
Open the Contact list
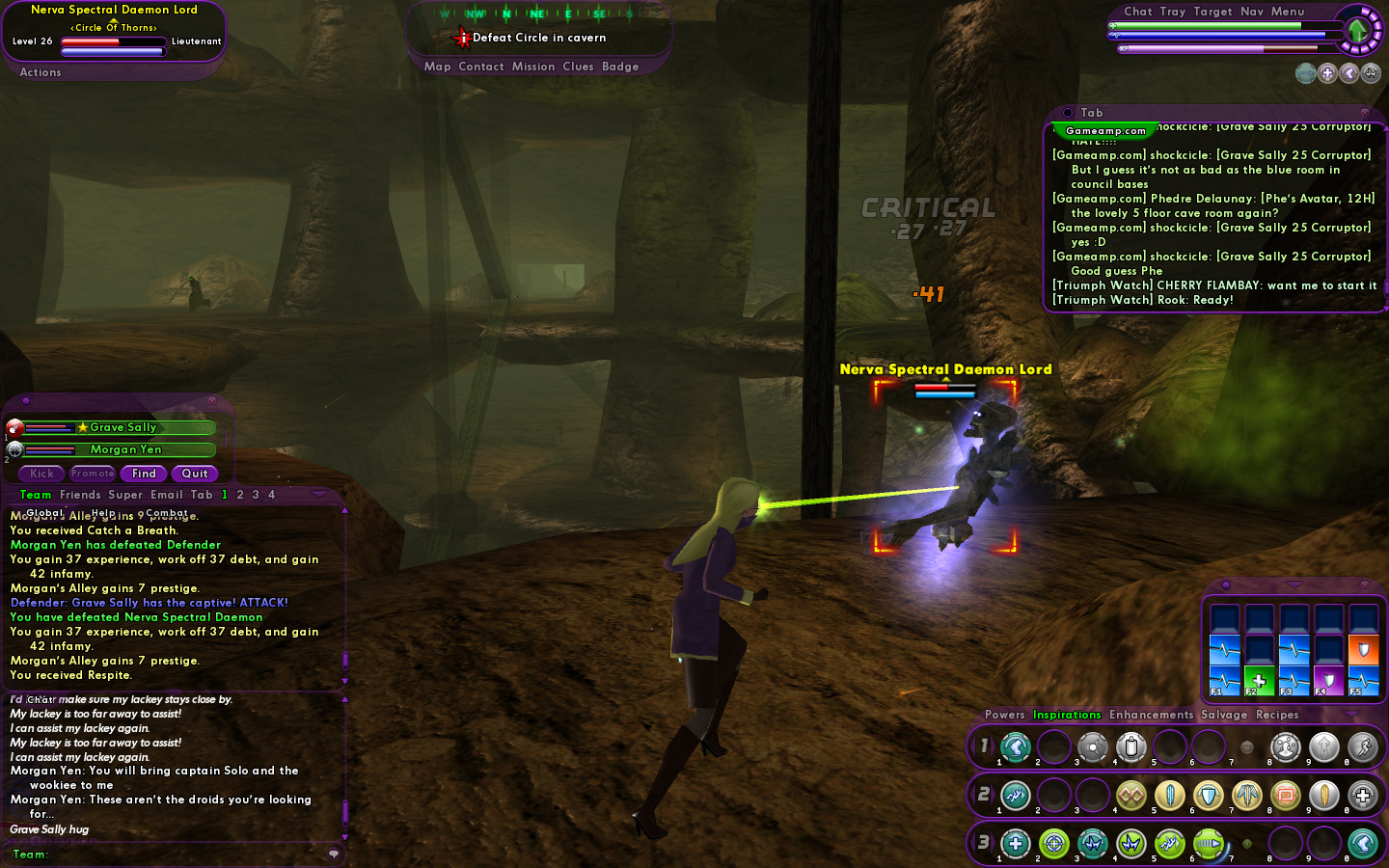coord(481,67)
